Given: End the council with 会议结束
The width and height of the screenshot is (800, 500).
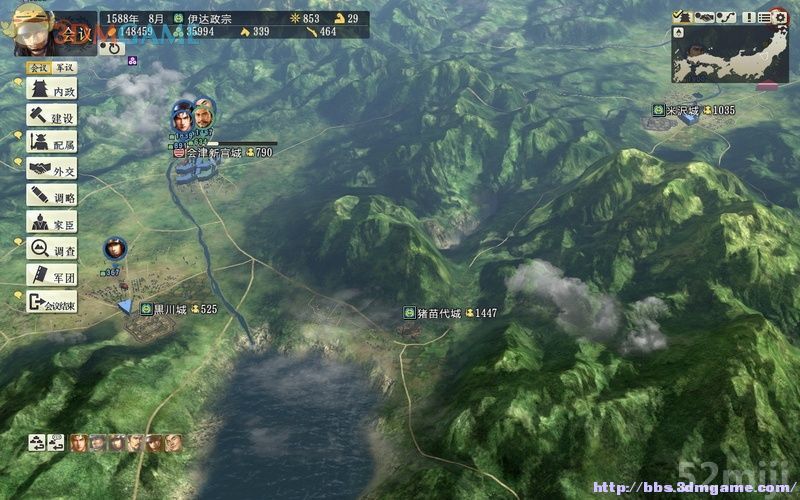Looking at the screenshot, I should 51,302.
